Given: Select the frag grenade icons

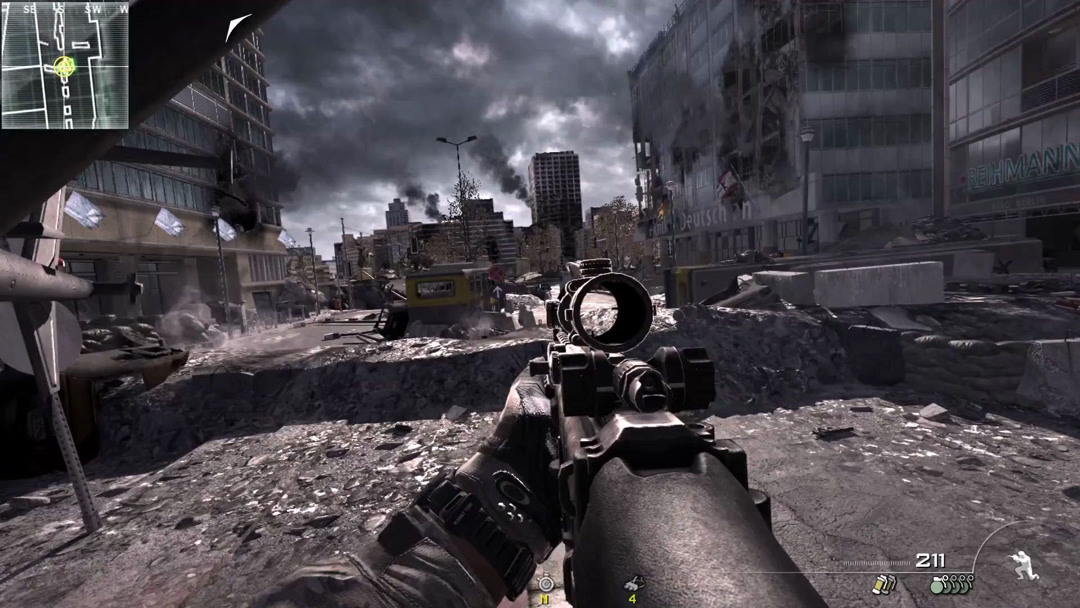Looking at the screenshot, I should click(x=951, y=585).
